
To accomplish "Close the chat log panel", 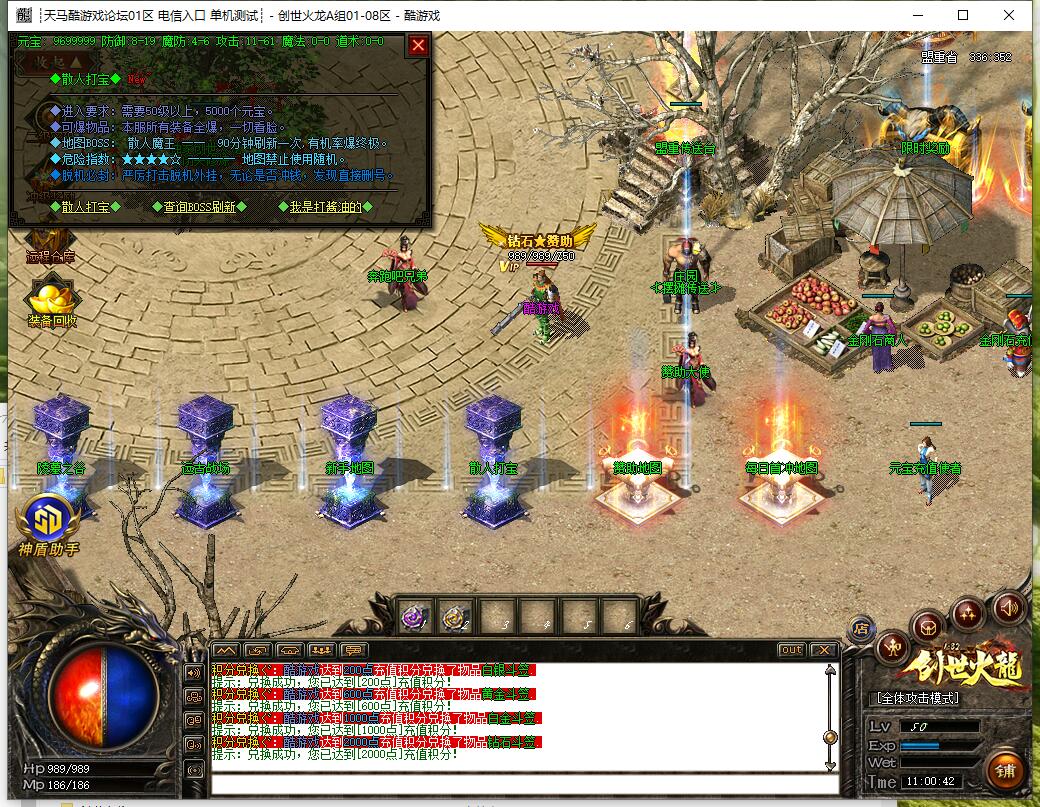I will tap(823, 650).
